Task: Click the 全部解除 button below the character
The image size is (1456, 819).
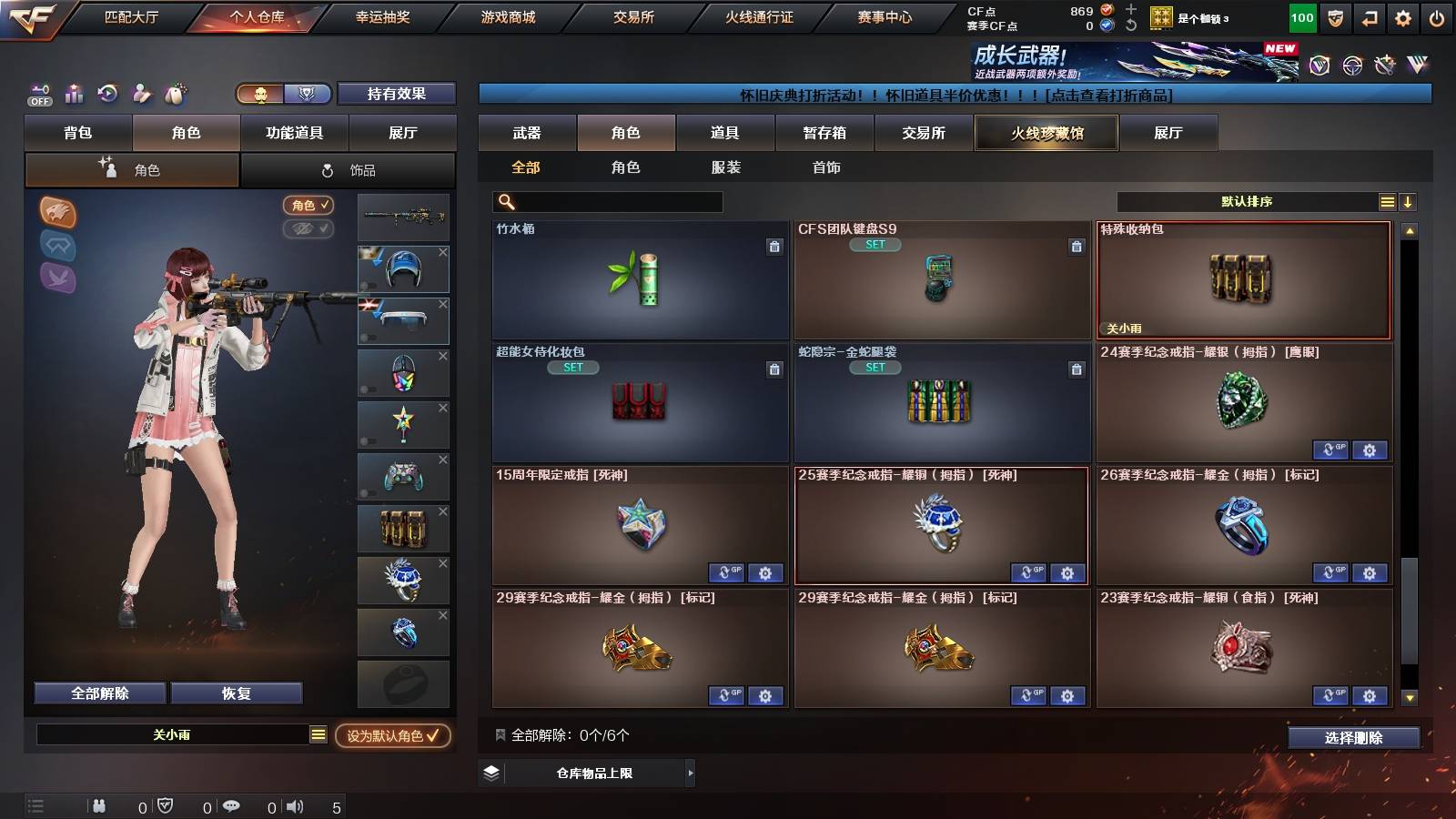Action: [x=98, y=693]
